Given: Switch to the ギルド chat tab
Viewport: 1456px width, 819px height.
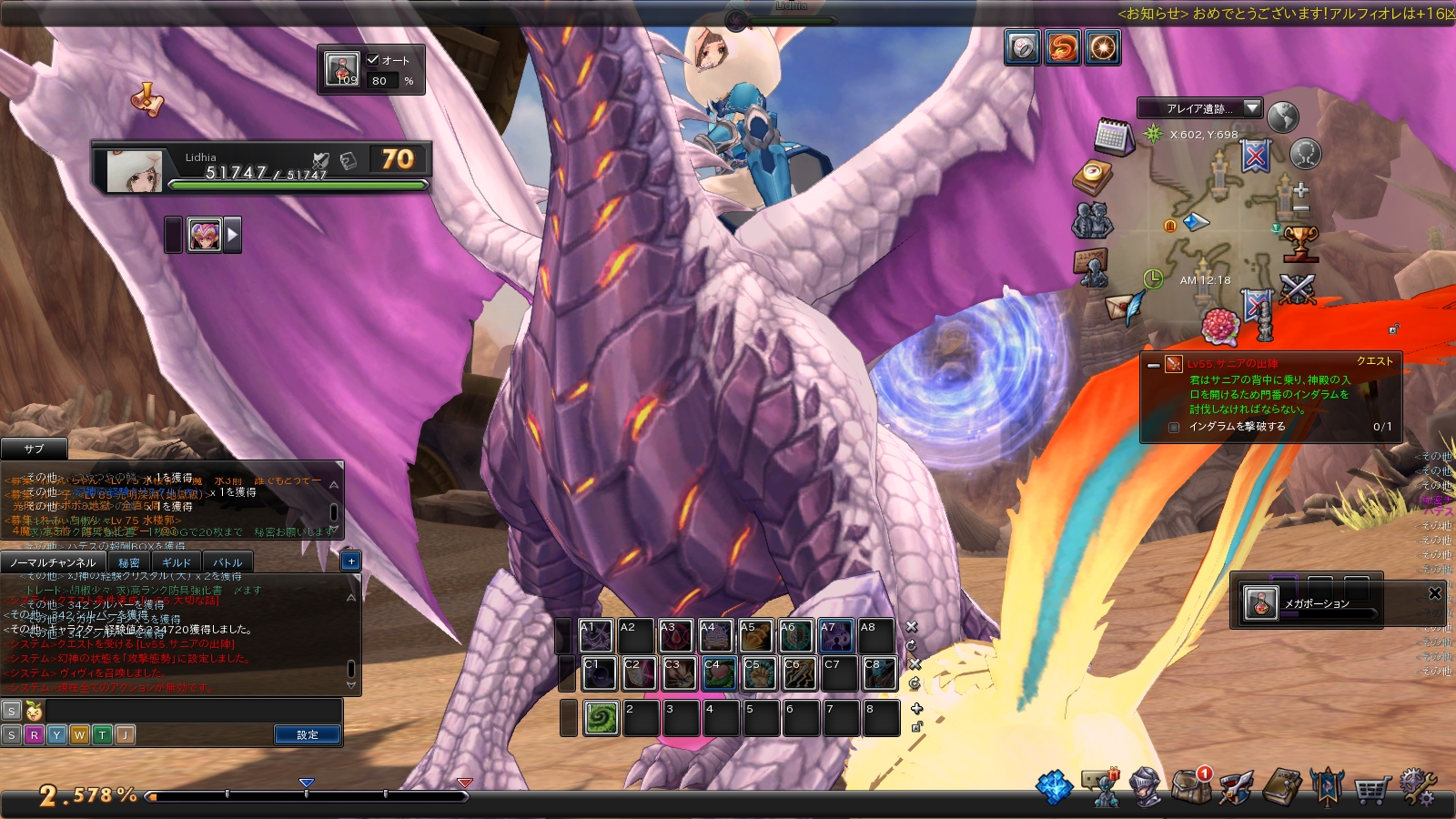Looking at the screenshot, I should [x=177, y=562].
